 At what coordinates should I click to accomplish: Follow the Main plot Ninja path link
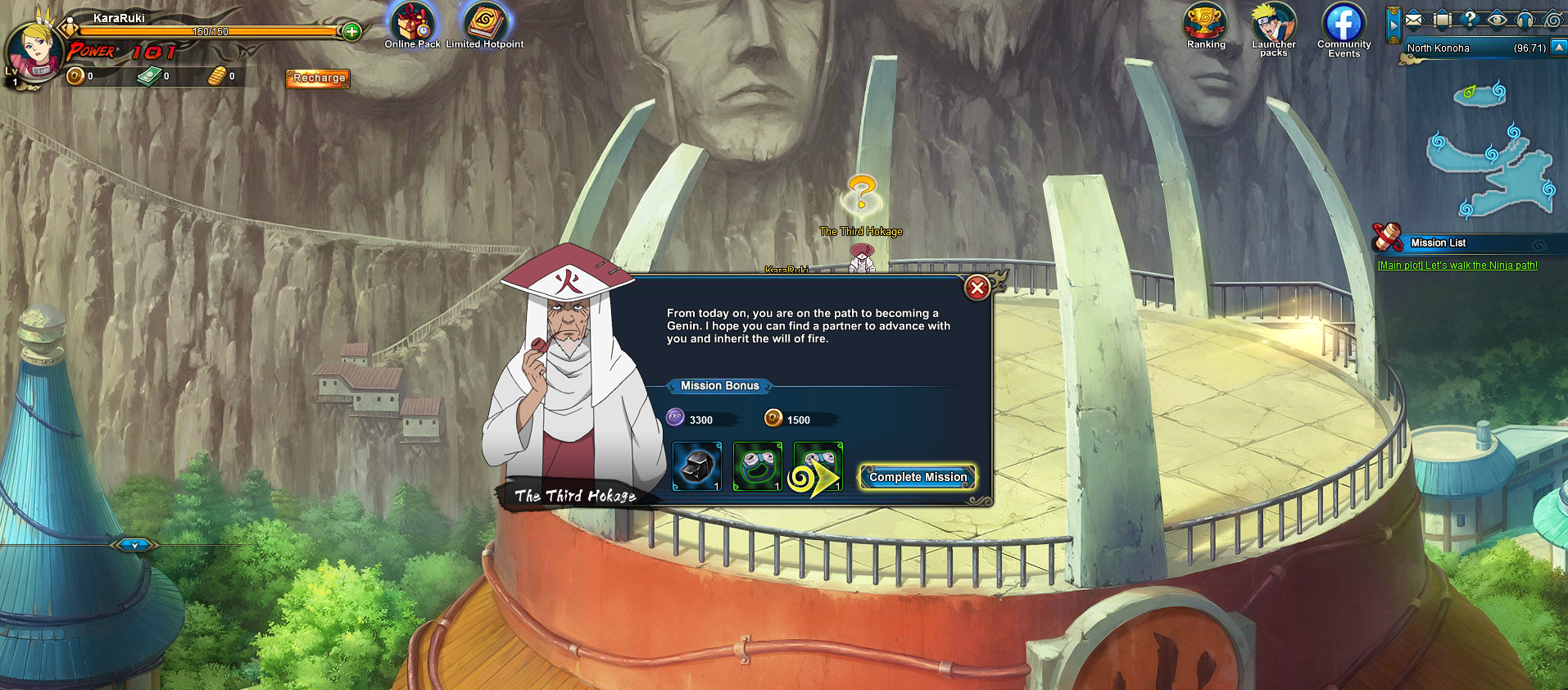(1457, 266)
